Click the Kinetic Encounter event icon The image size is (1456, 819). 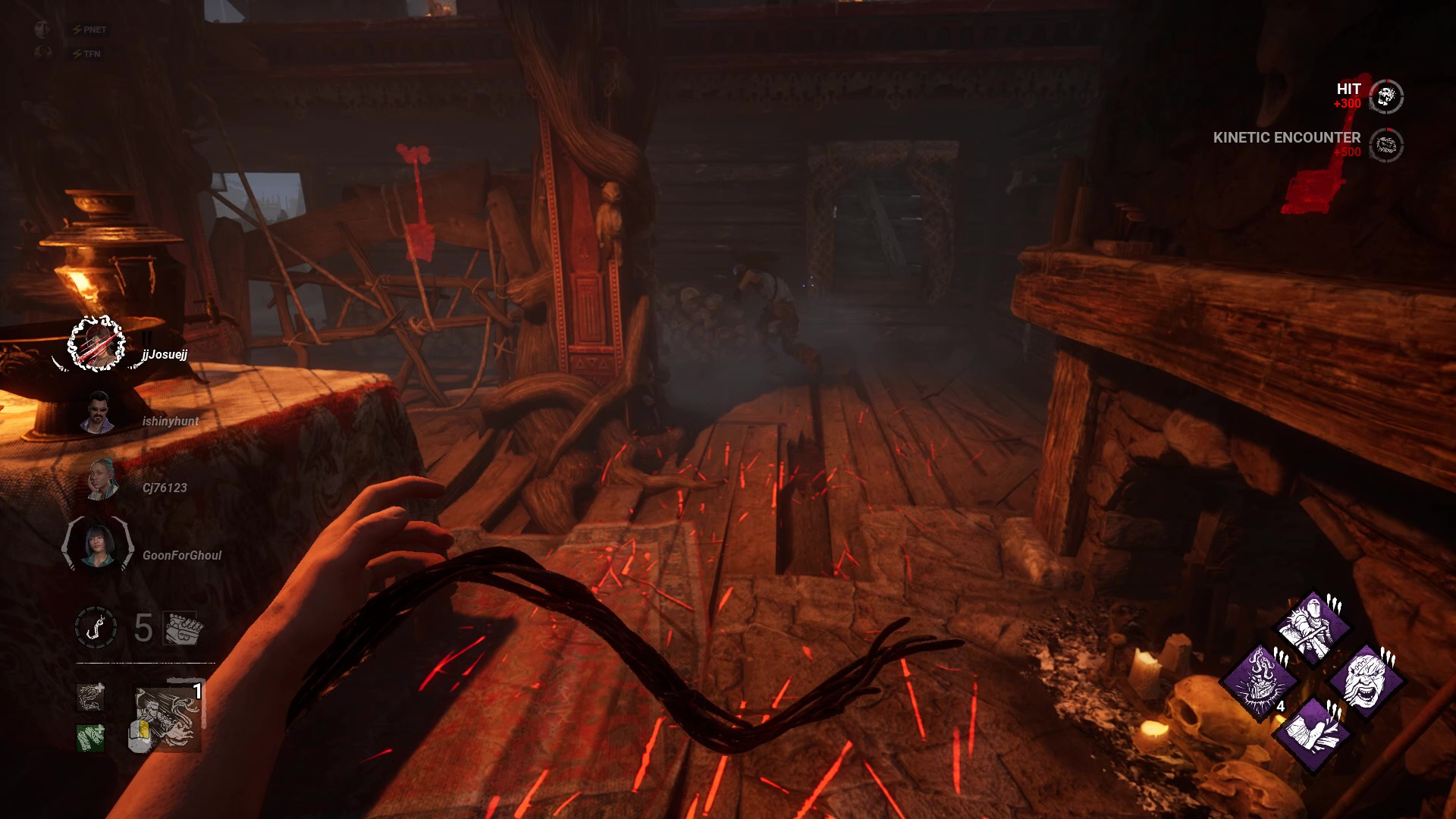point(1387,144)
